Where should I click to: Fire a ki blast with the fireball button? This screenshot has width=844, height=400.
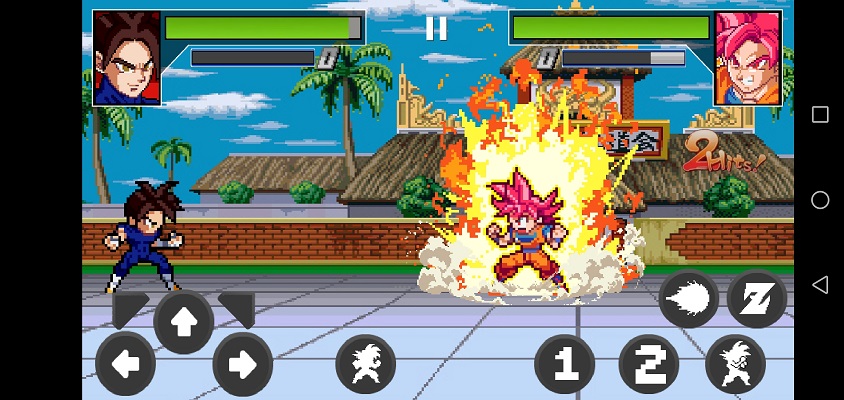(688, 299)
